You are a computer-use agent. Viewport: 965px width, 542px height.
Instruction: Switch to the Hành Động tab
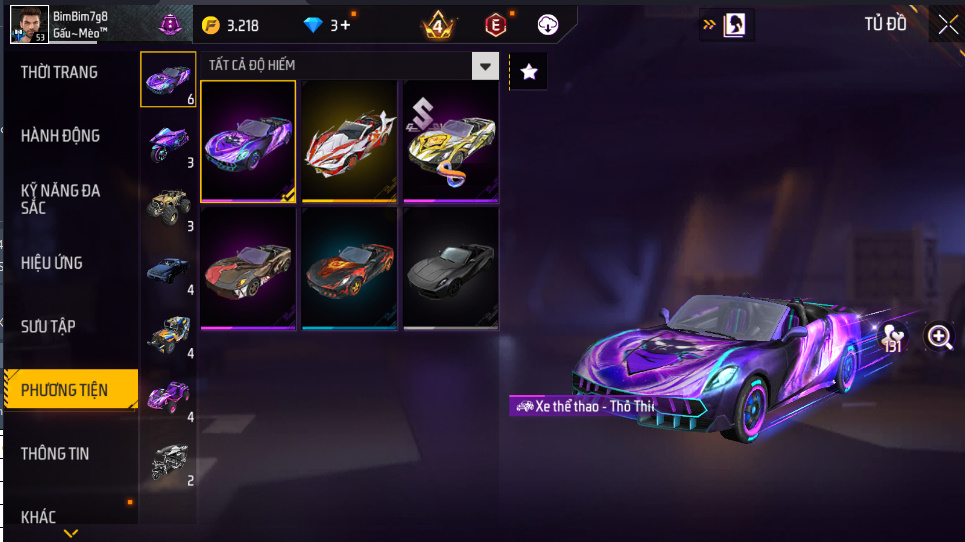61,136
